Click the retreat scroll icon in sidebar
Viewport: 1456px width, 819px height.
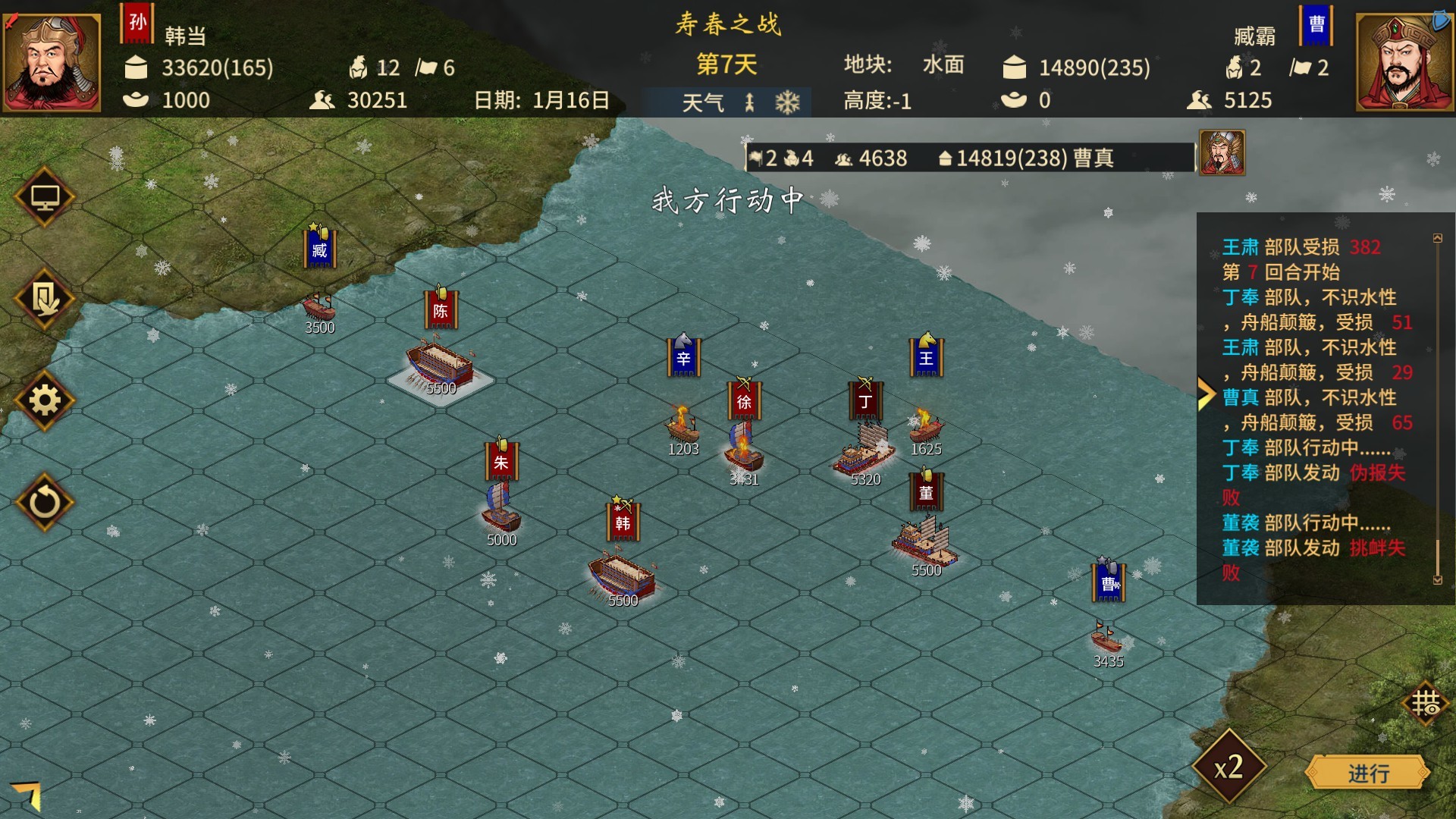[x=45, y=300]
